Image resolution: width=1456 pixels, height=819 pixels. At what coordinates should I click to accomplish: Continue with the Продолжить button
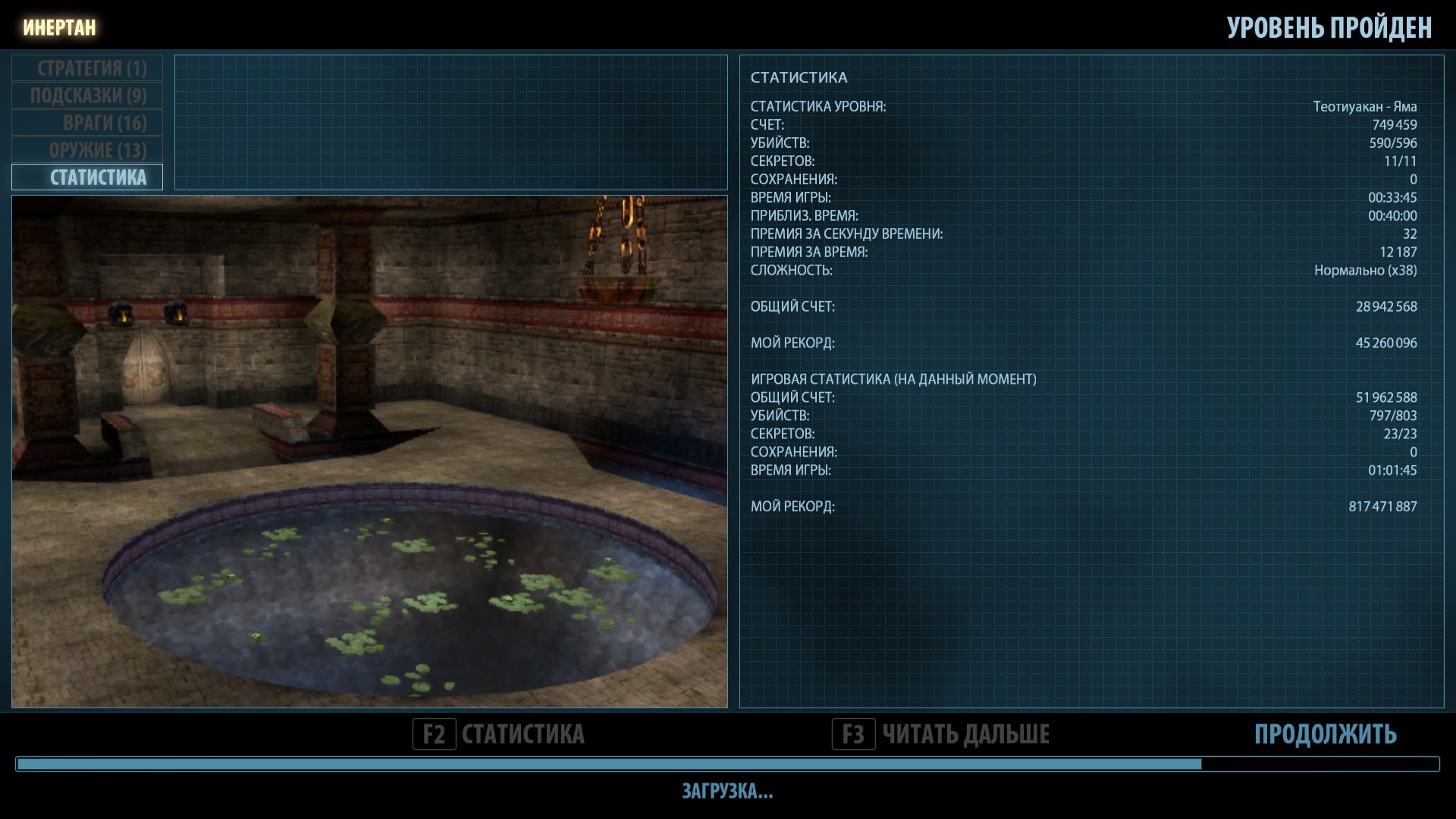tap(1325, 734)
